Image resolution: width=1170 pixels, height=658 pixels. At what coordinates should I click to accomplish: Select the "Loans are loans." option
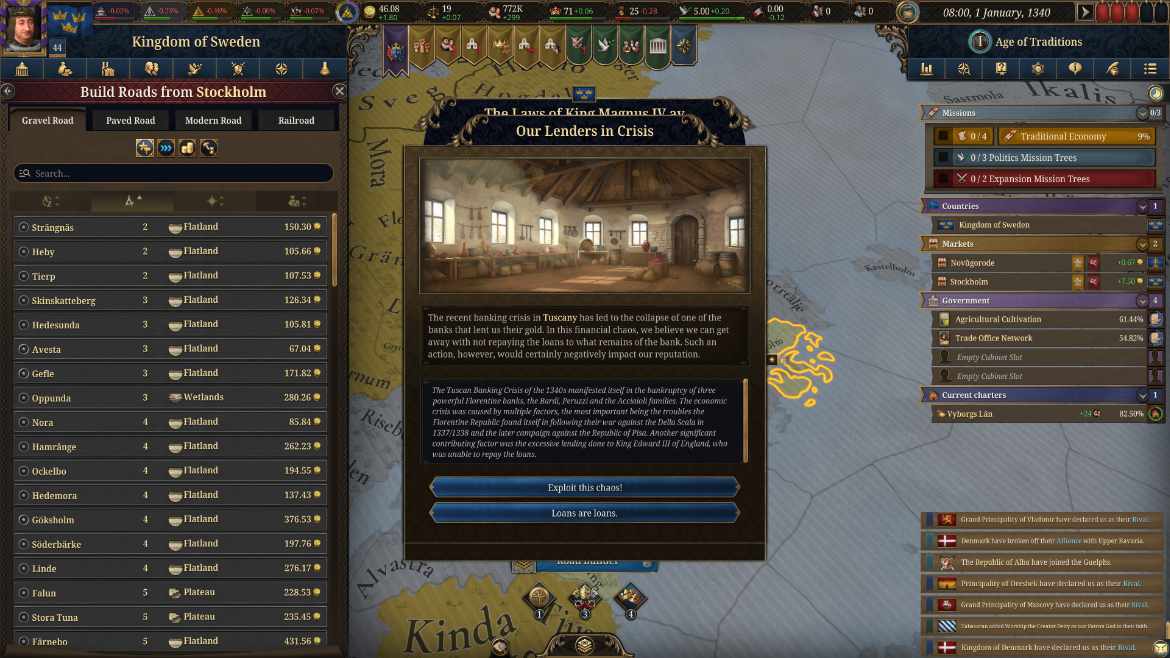tap(584, 513)
